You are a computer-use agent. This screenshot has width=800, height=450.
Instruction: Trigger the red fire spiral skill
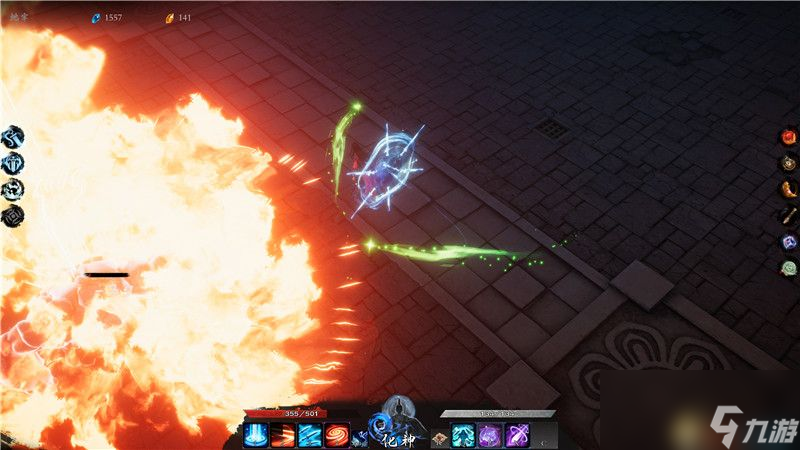tap(337, 435)
